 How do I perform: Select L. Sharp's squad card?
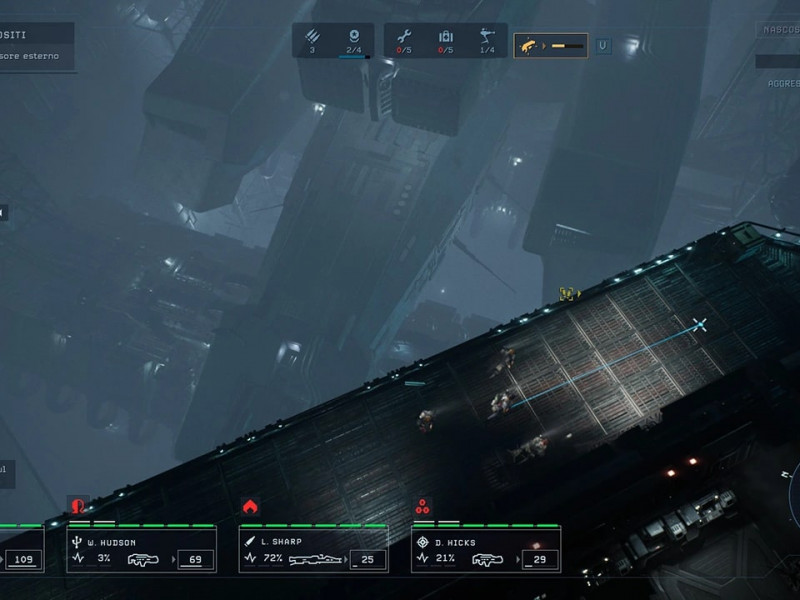point(313,549)
